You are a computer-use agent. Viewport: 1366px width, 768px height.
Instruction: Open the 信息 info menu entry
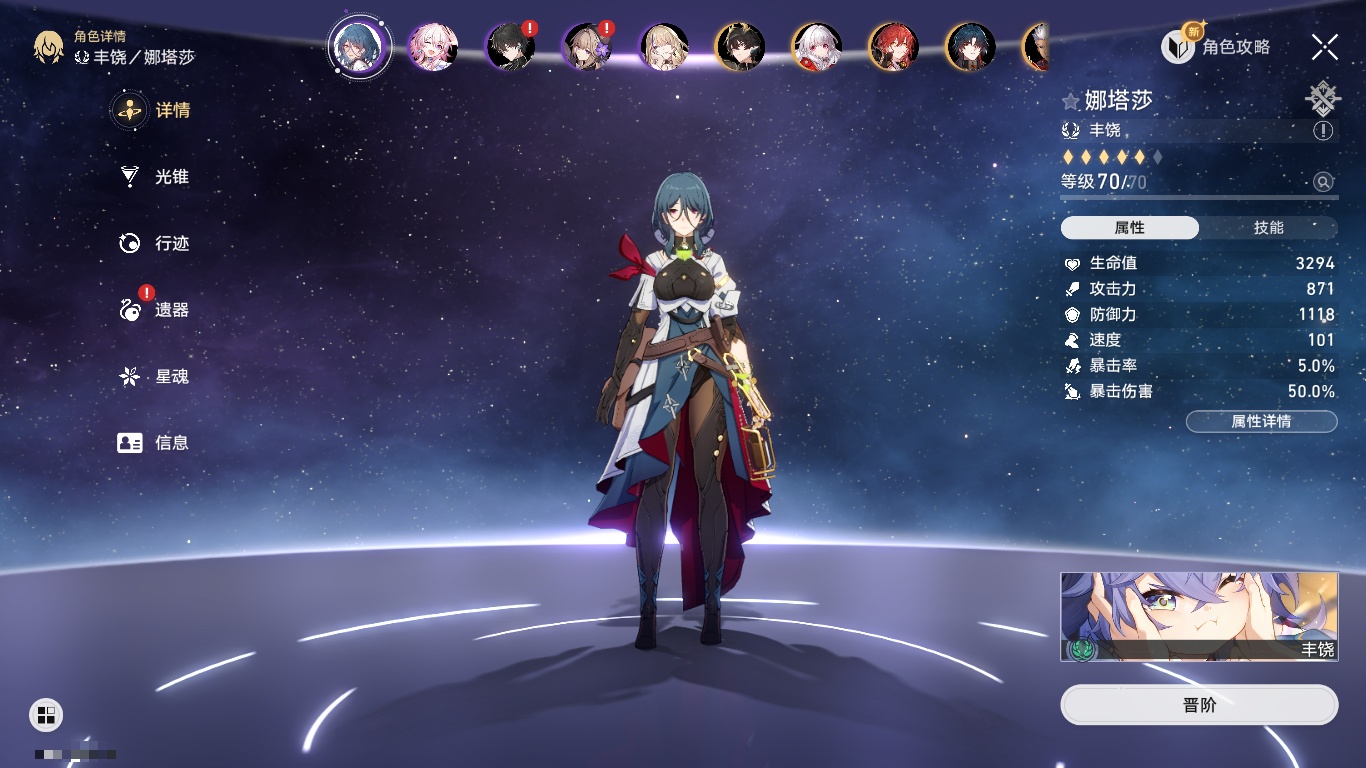[x=155, y=442]
